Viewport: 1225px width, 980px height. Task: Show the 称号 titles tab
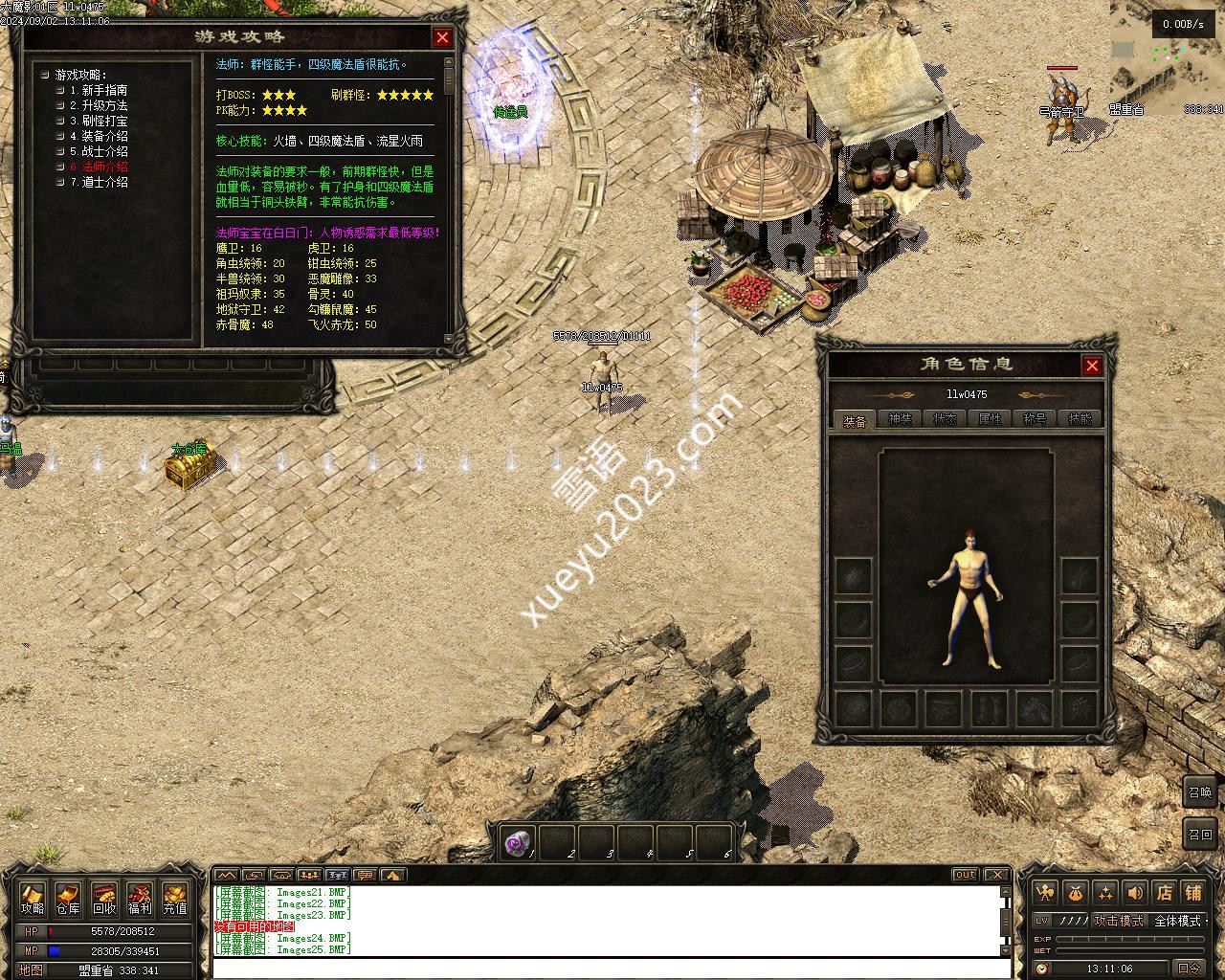coord(1035,419)
